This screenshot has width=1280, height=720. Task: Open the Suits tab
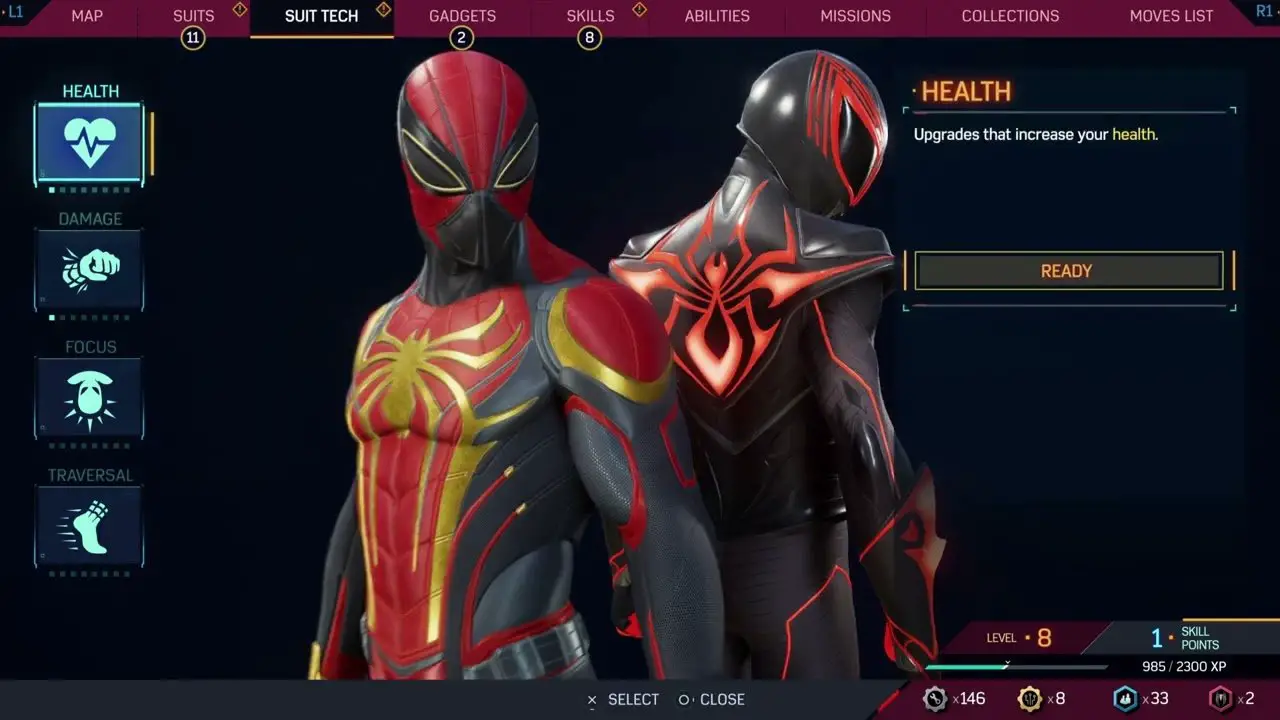(193, 16)
